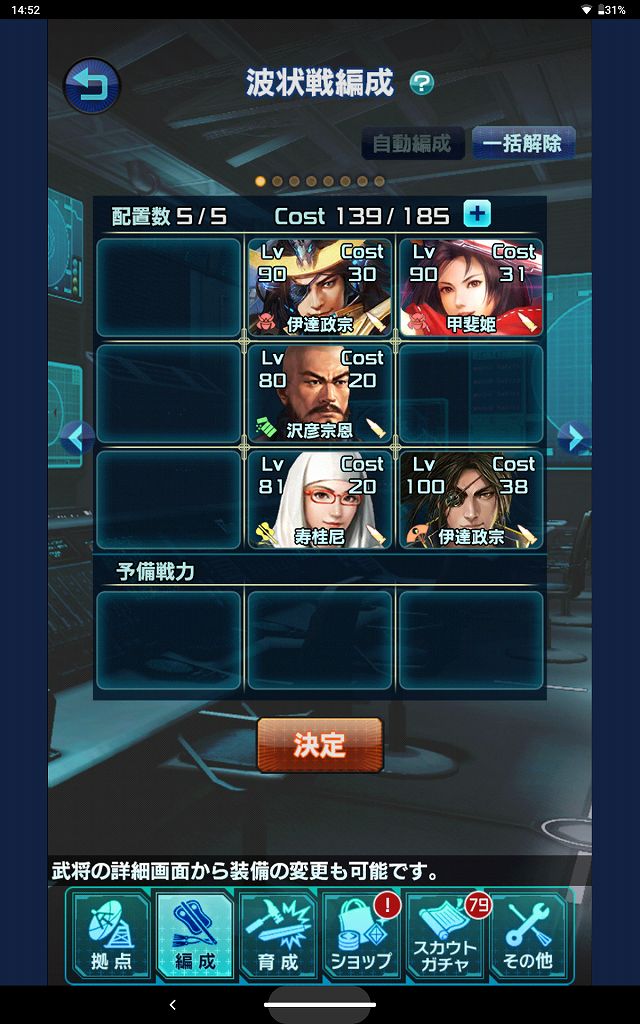Open the 拠点 base menu

pos(111,936)
